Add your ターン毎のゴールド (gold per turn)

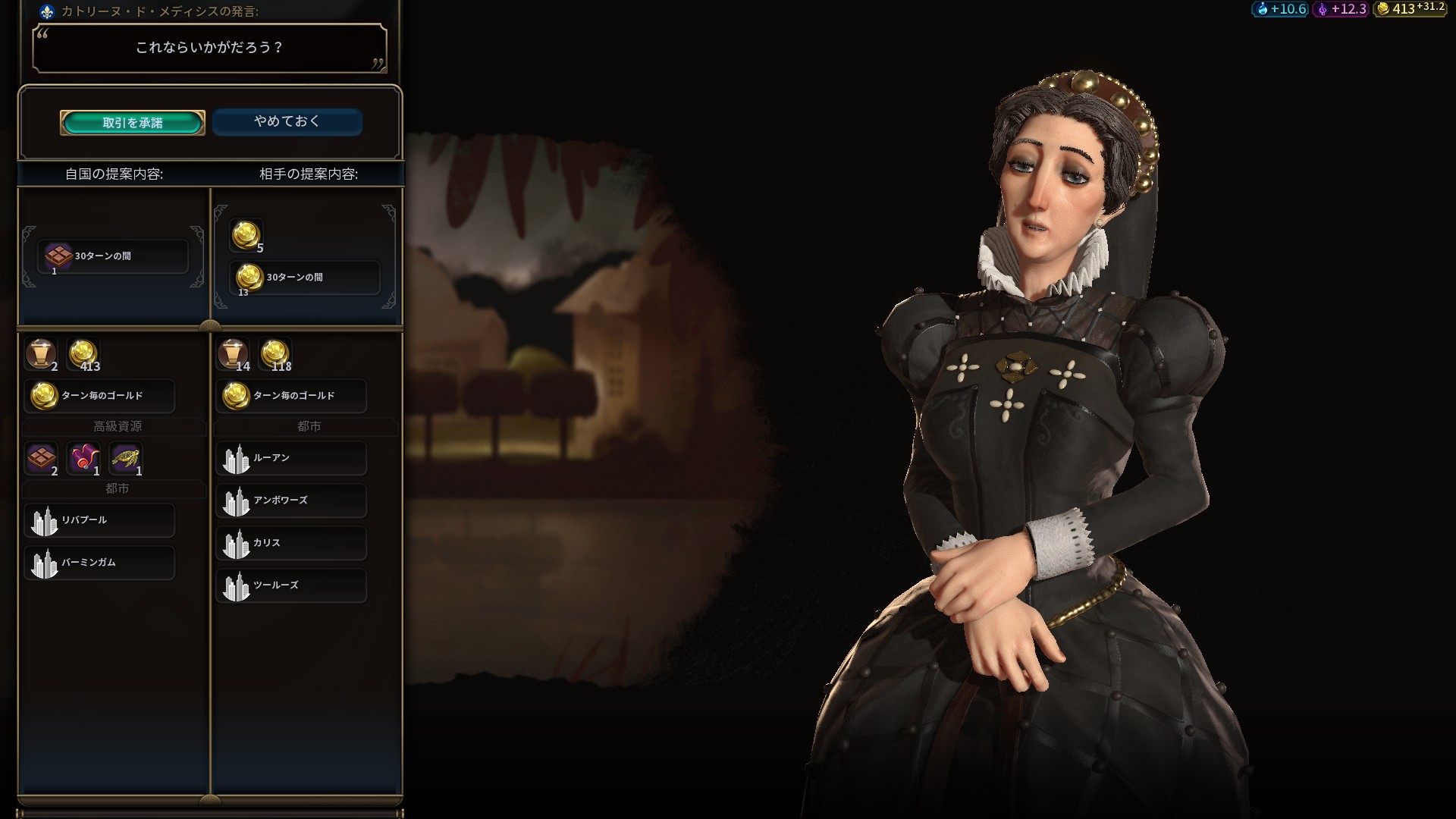pyautogui.click(x=99, y=396)
